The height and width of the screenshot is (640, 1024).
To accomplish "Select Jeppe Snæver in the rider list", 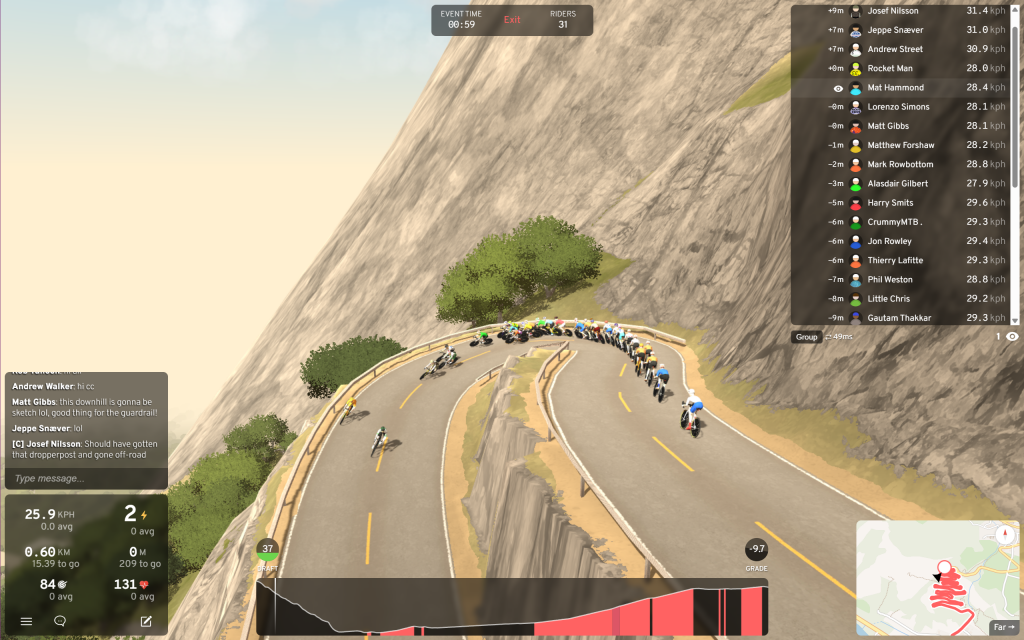I will (895, 30).
